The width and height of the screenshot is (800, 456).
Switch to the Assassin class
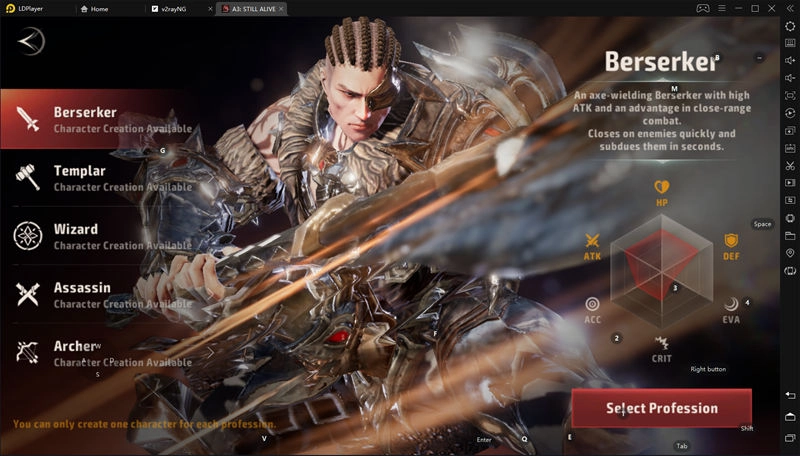[95, 294]
